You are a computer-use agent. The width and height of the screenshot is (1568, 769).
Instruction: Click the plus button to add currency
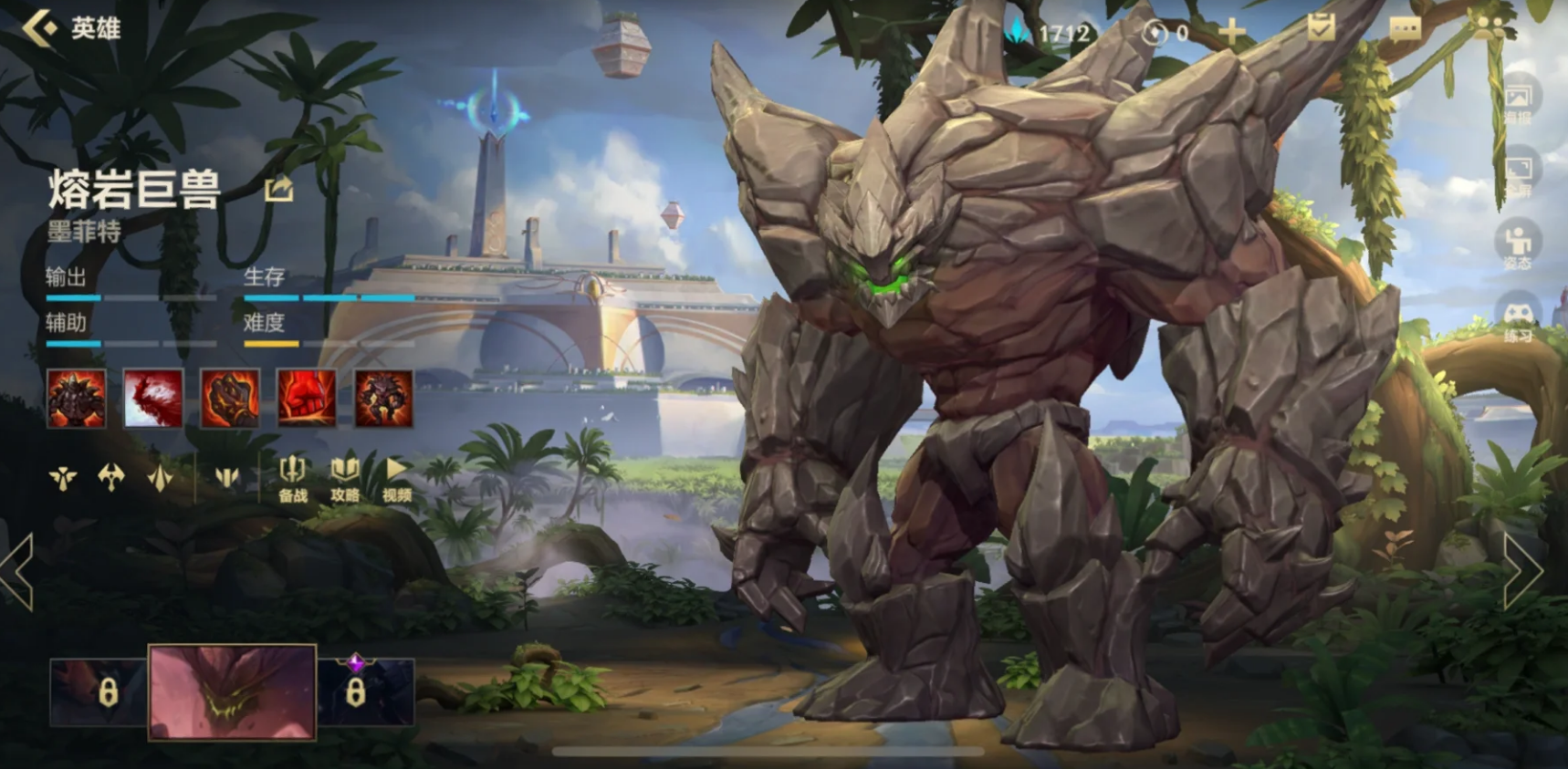(x=1231, y=33)
